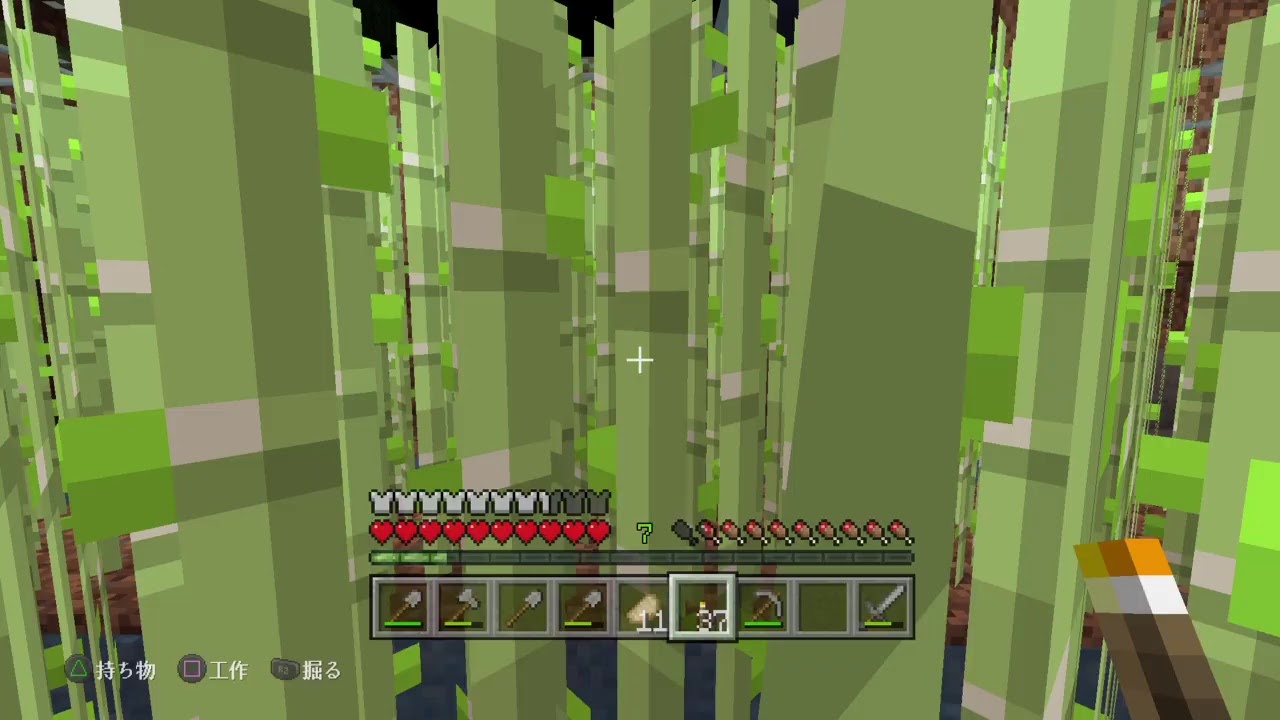Select the iron sword in the last hotbar slot

point(882,605)
